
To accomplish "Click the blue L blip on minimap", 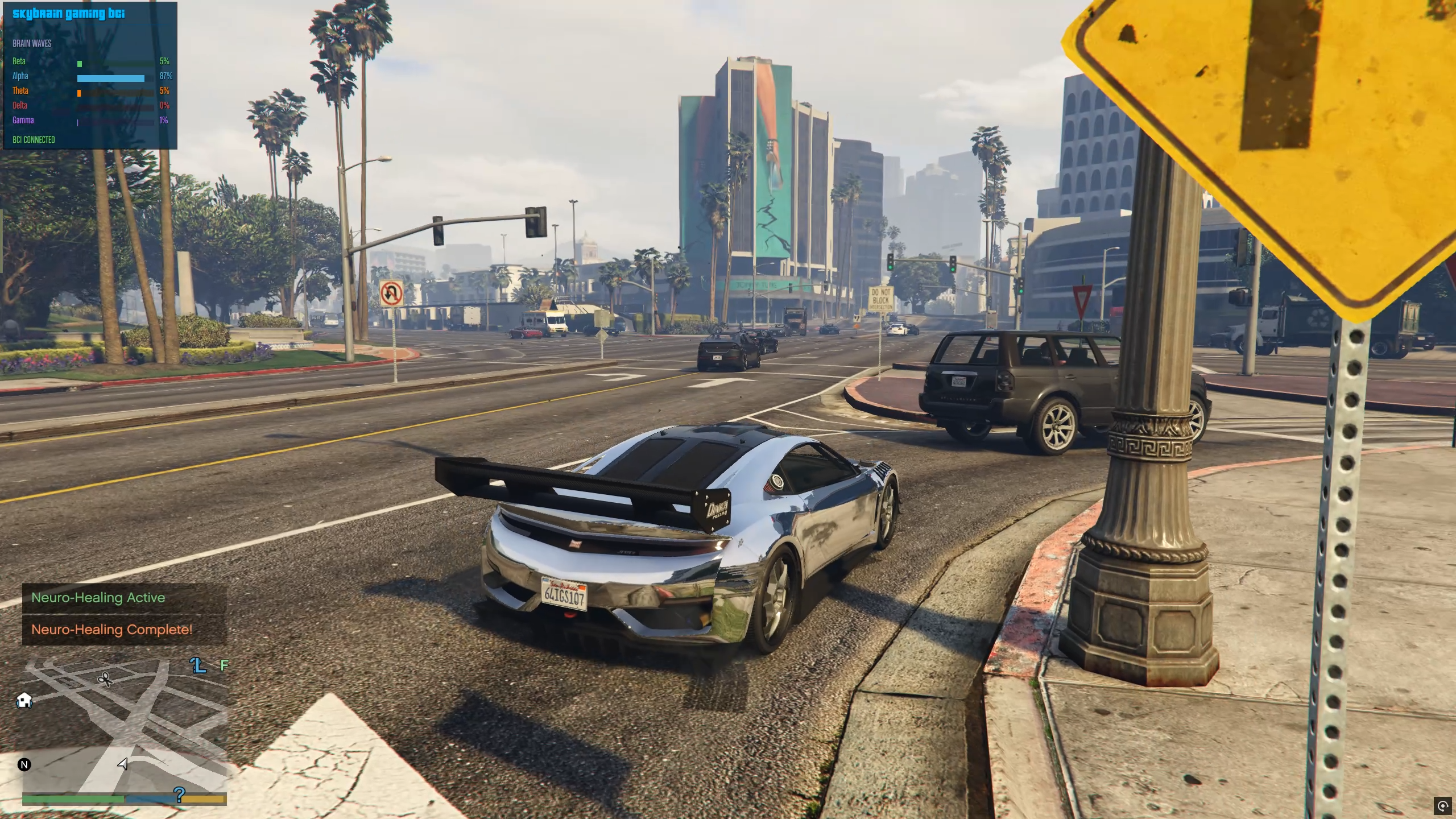I will point(198,665).
